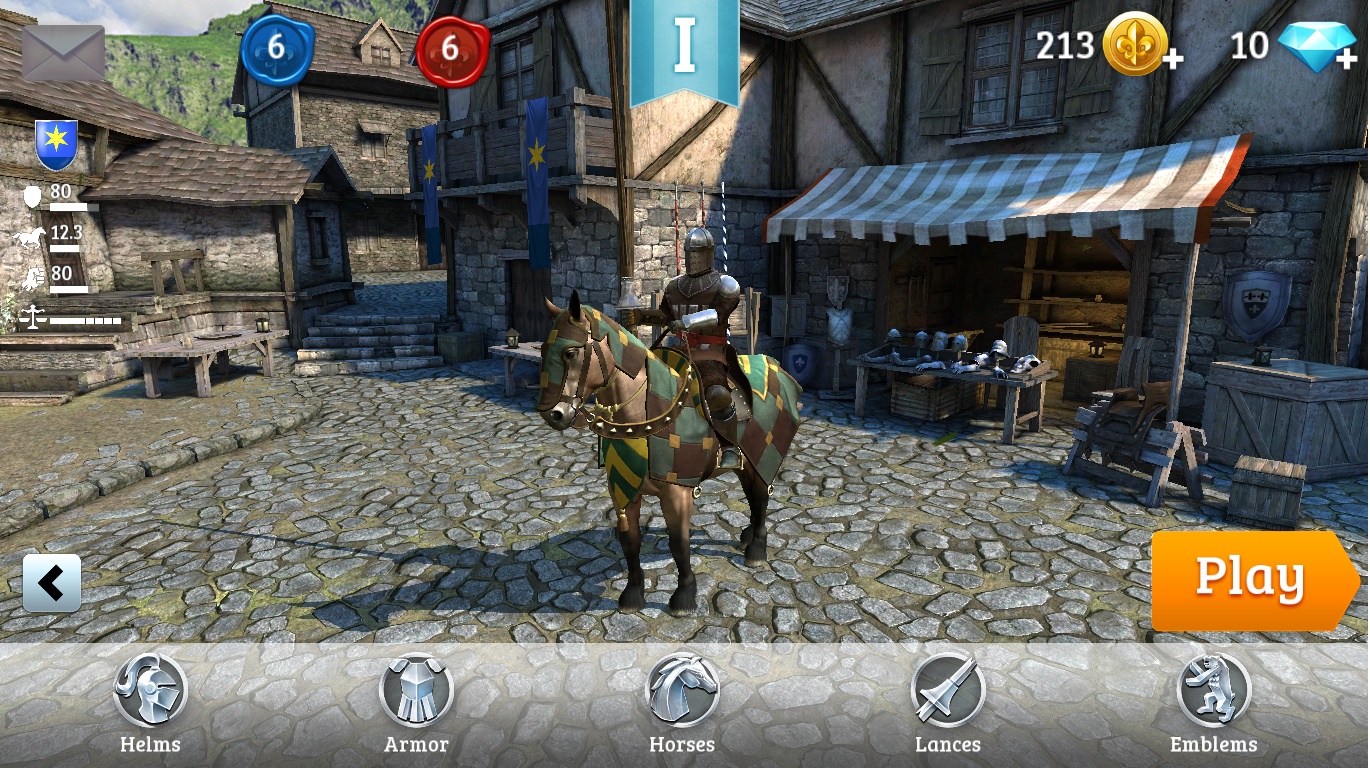Screen dimensions: 1370x768
Task: Open the mail envelope inbox
Action: point(63,53)
